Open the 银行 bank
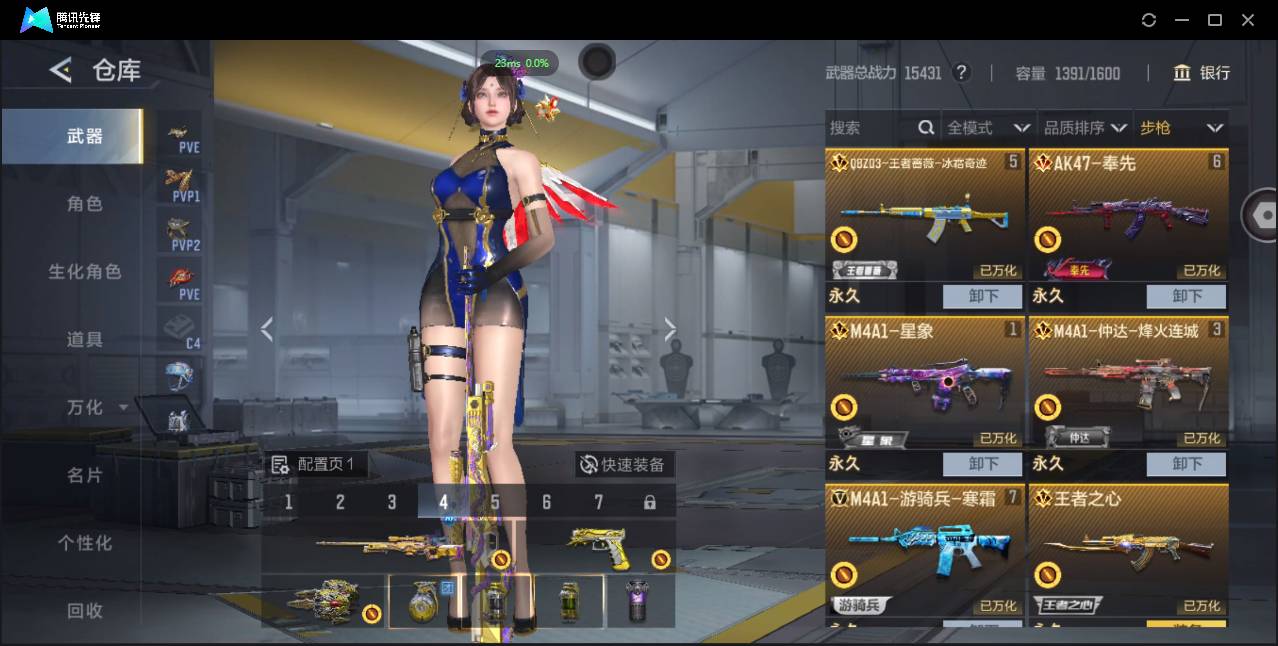This screenshot has height=646, width=1278. (1202, 73)
